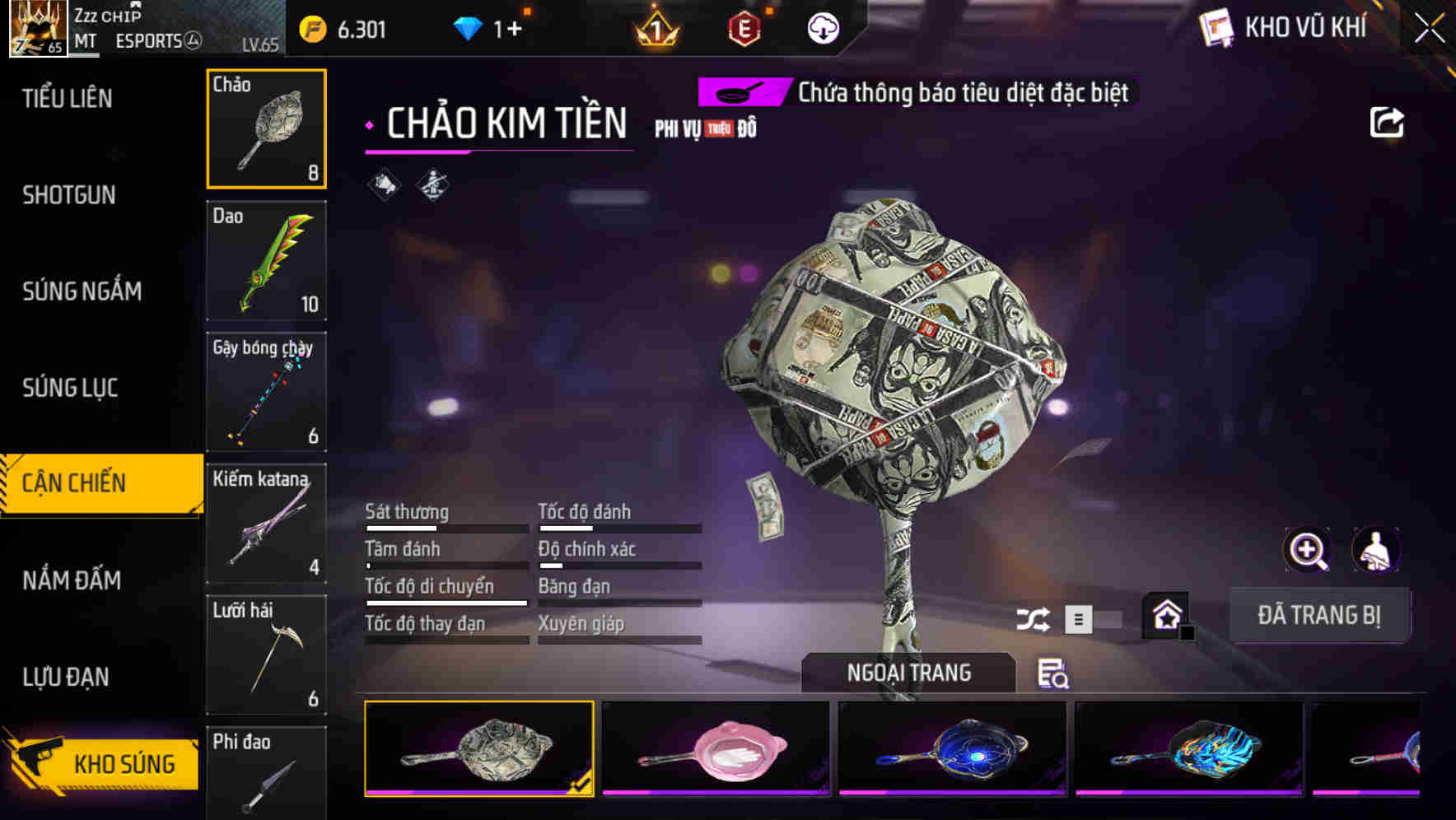Switch to the Tiểu Liên category
1456x820 pixels.
(x=68, y=99)
